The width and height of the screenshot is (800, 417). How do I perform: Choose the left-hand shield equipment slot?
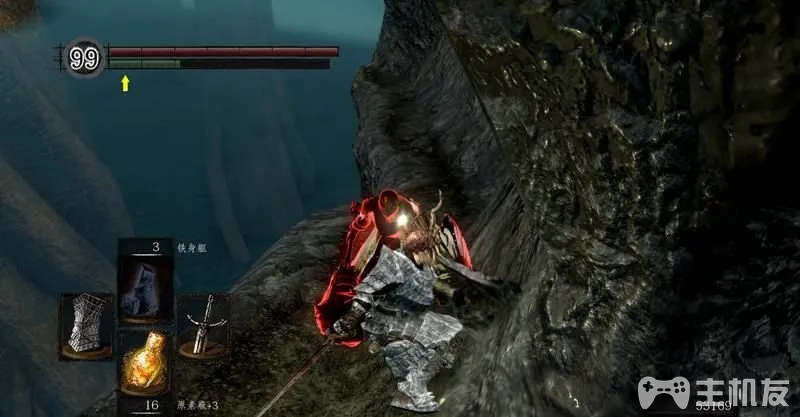tap(85, 326)
